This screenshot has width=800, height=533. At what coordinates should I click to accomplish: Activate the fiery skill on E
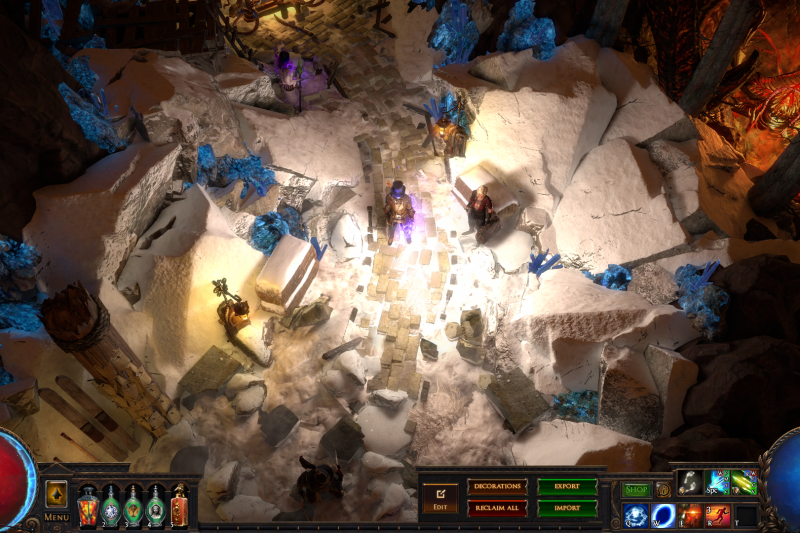[x=691, y=515]
